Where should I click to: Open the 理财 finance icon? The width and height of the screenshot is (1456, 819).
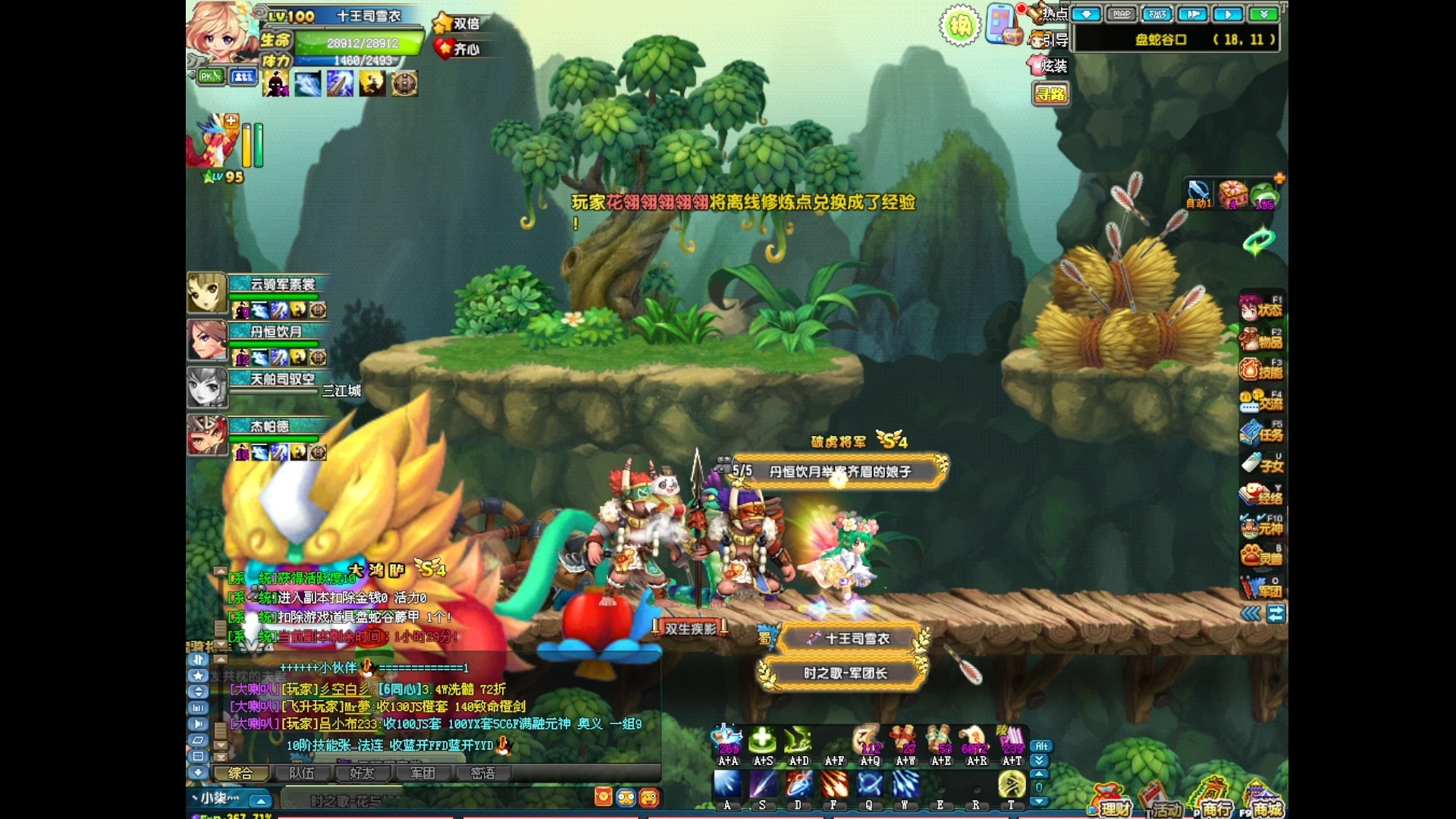click(1111, 802)
